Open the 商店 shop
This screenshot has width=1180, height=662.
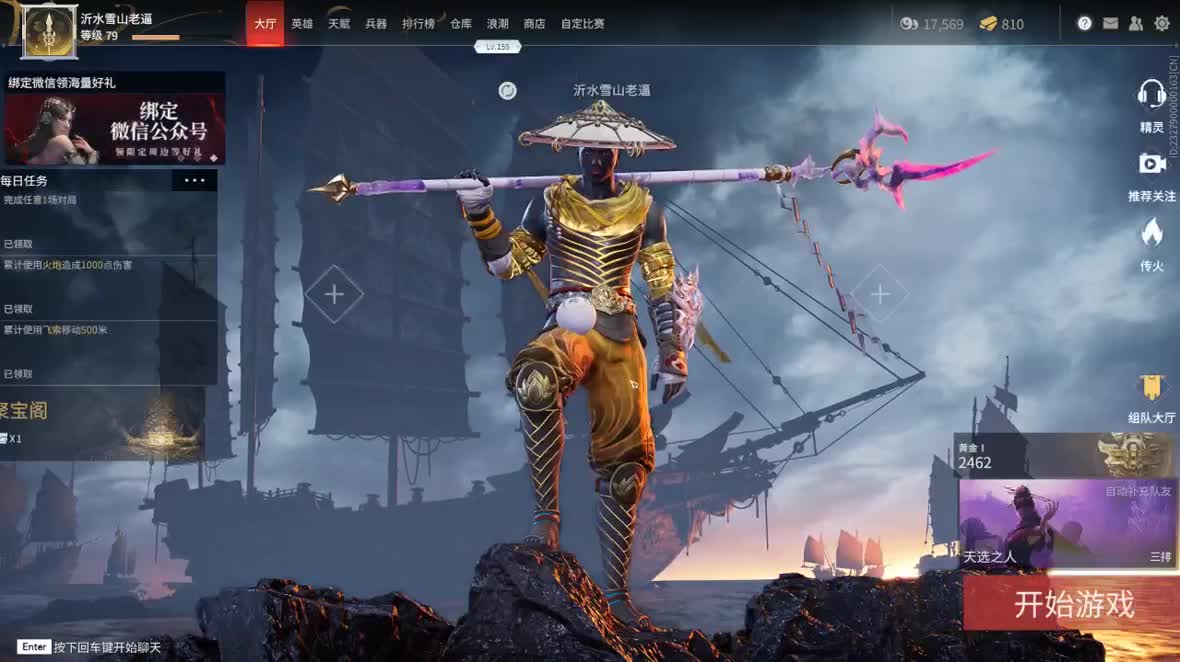click(534, 23)
